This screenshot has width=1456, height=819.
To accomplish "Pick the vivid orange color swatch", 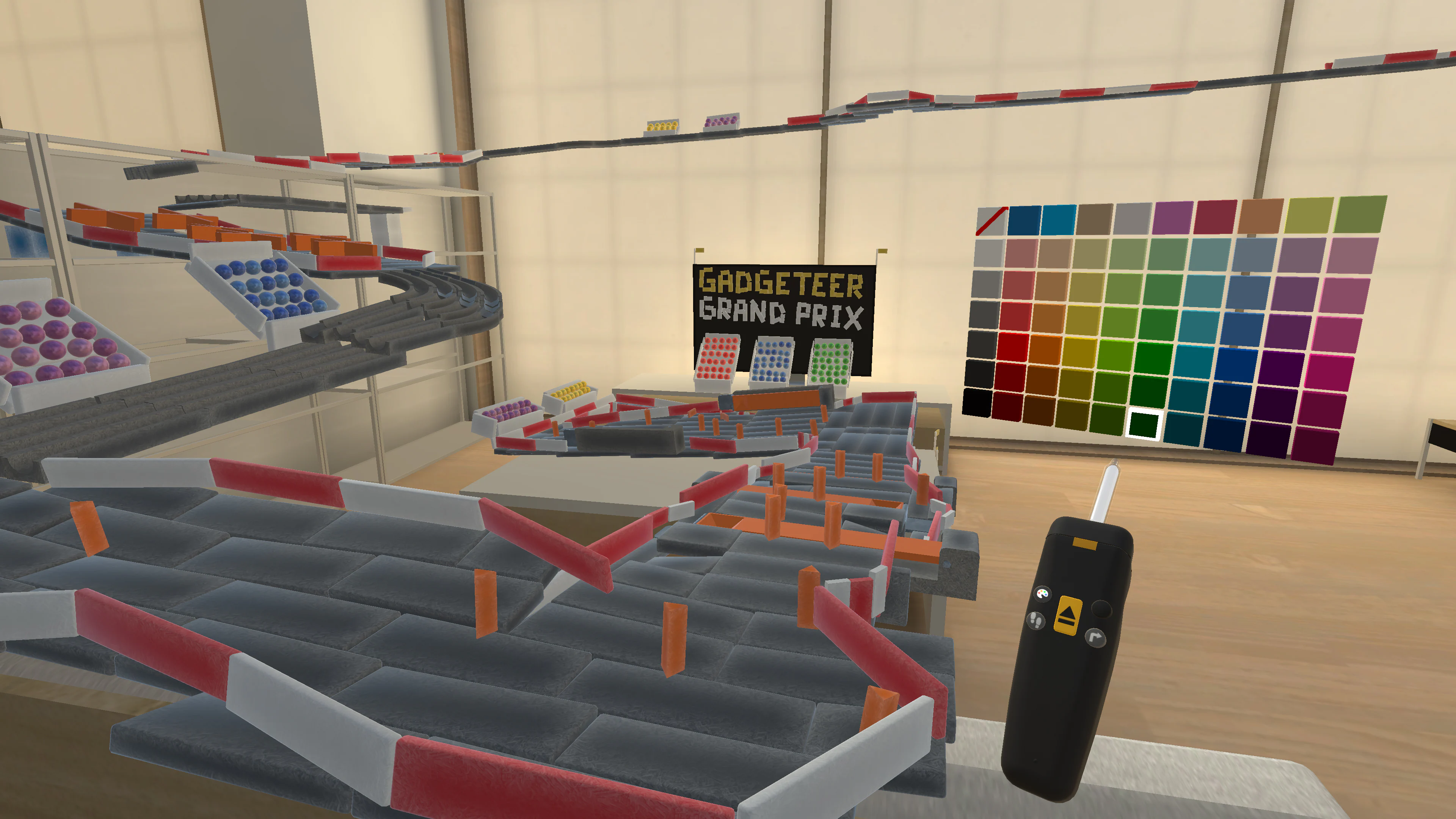I will coord(1045,349).
